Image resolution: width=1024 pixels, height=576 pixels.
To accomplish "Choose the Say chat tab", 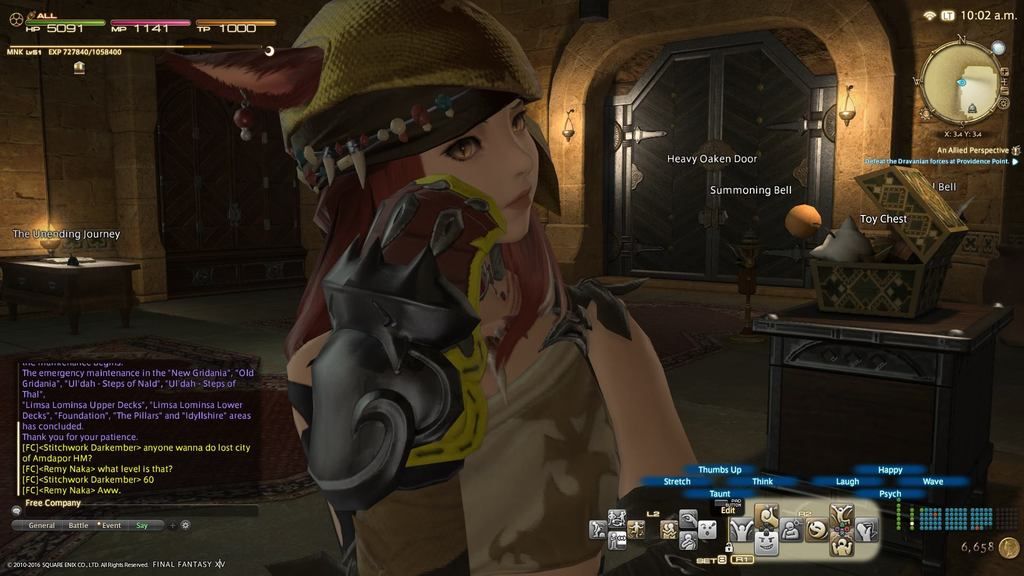I will [x=142, y=525].
